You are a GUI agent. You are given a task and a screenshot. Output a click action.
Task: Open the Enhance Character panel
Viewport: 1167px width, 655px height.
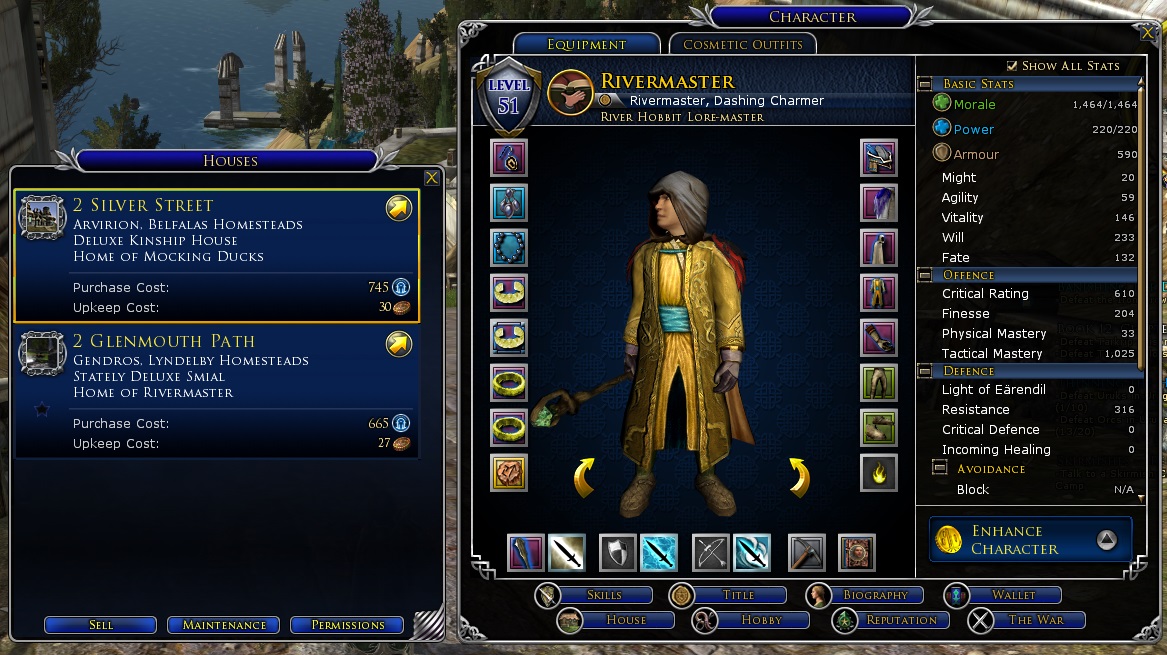tap(1030, 540)
